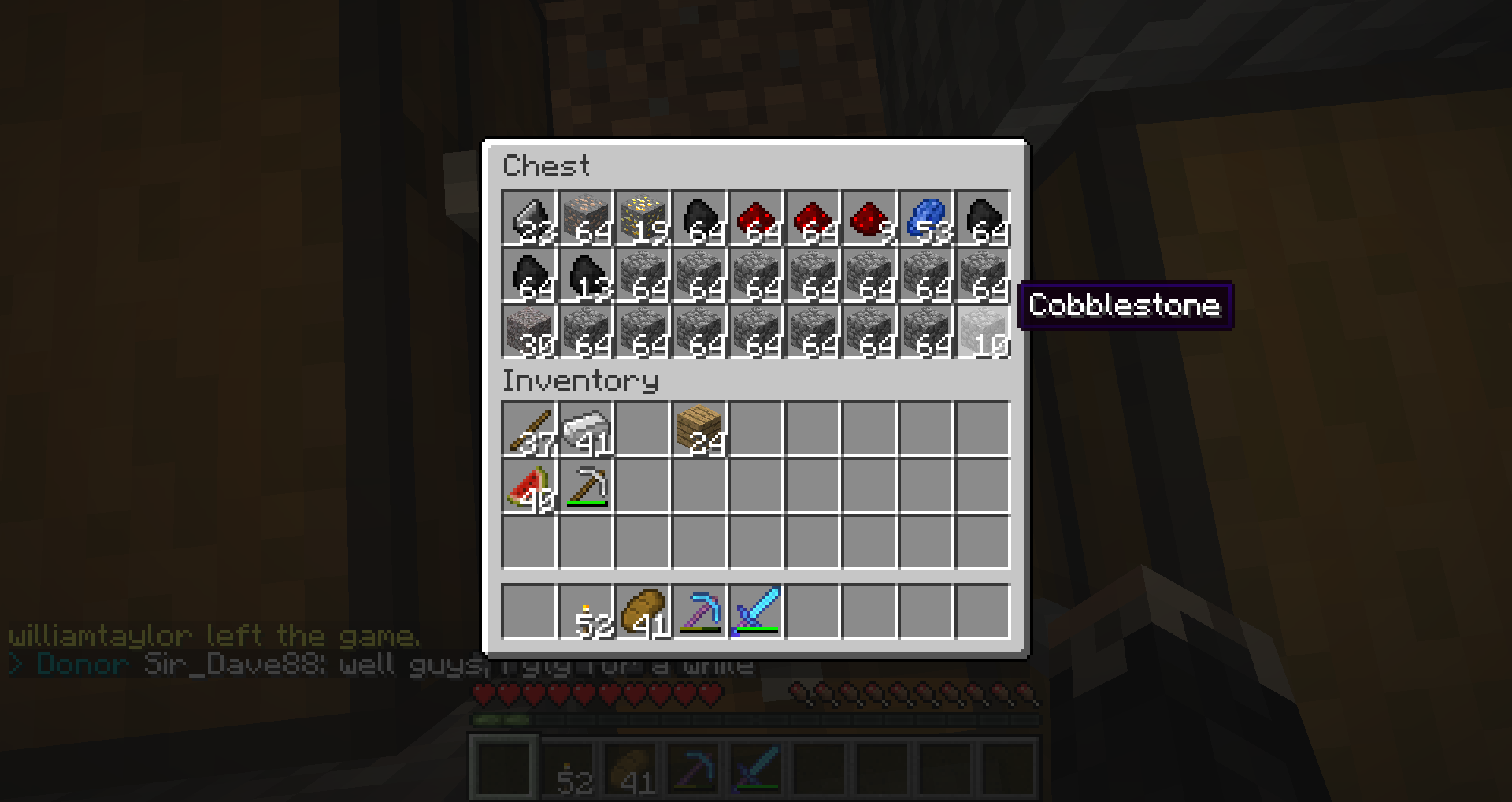Grab the lapis lazuli stack of 53
The width and height of the screenshot is (1512, 802).
(x=926, y=218)
